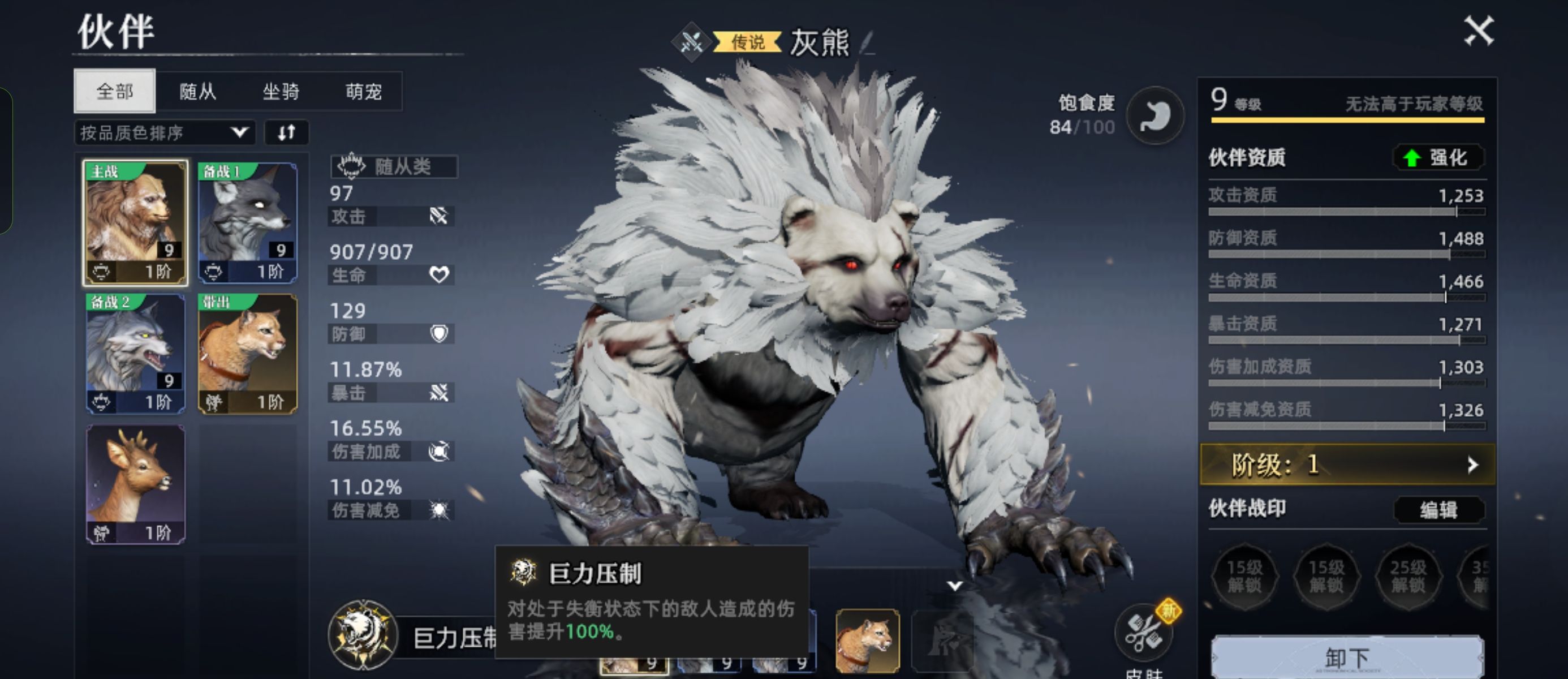Rename companion with pencil icon
This screenshot has width=1568, height=679.
(867, 42)
